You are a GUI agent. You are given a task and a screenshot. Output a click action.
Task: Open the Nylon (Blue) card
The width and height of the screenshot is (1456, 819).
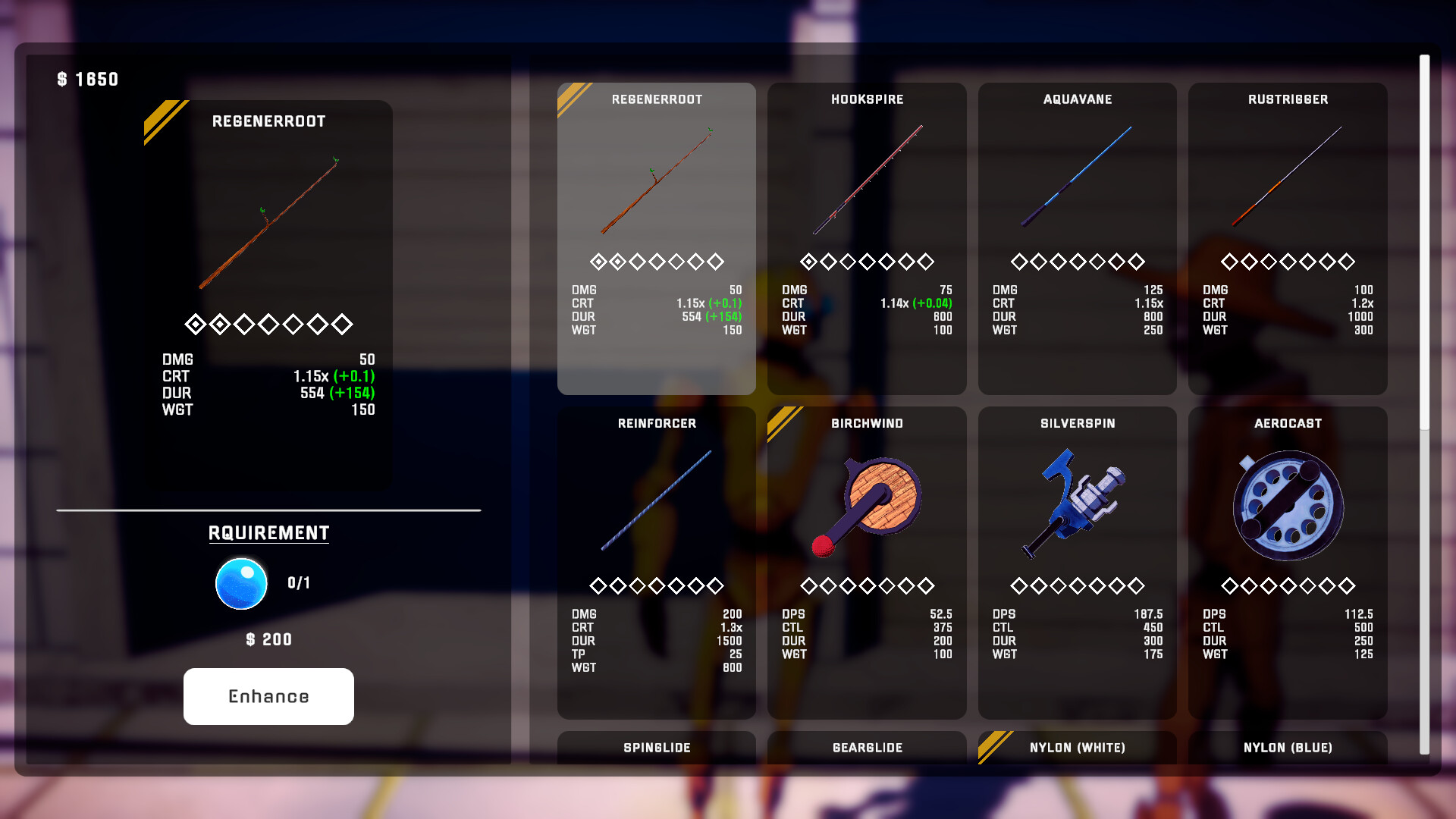tap(1288, 748)
